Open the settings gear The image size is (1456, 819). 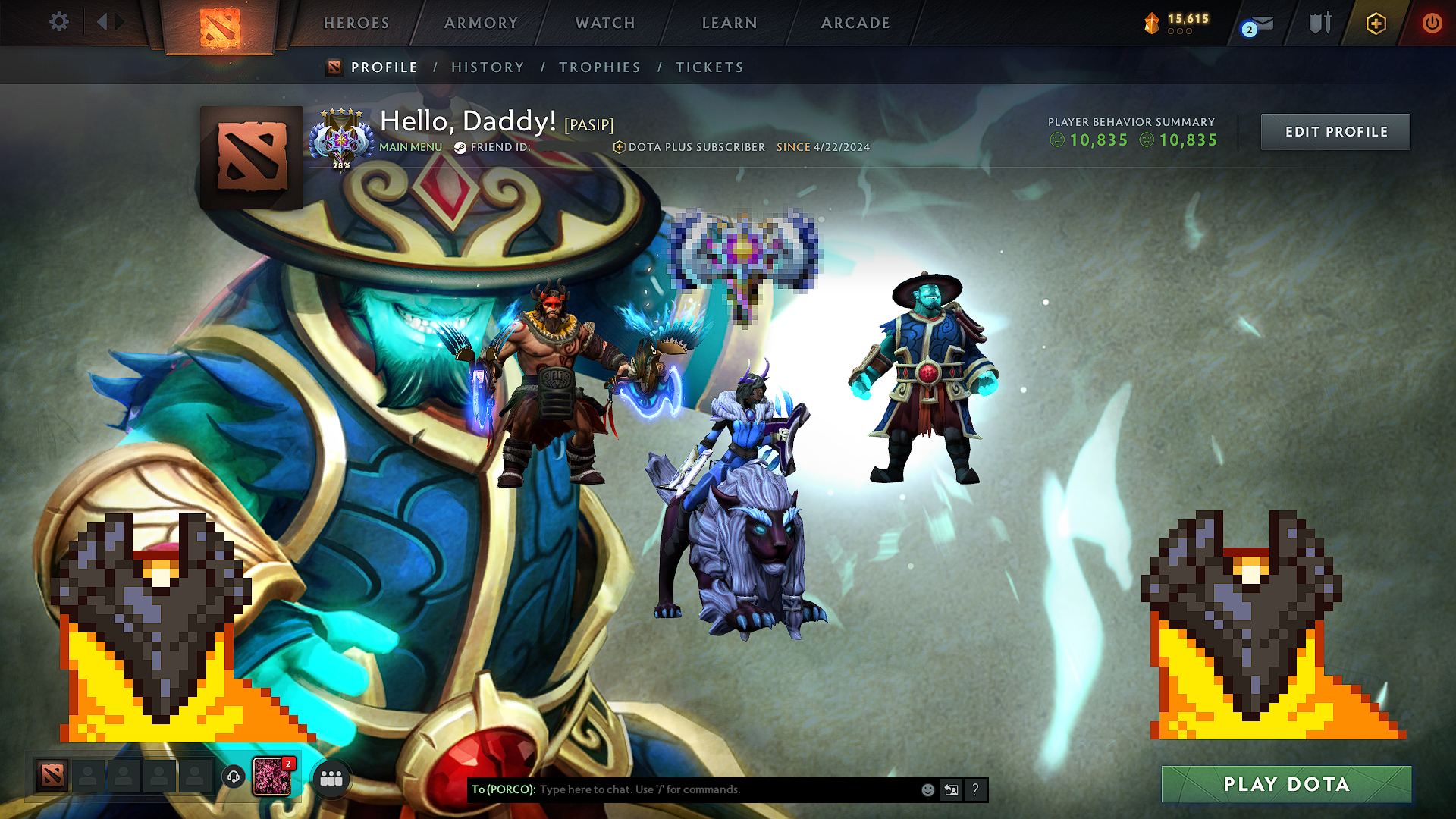[x=58, y=22]
